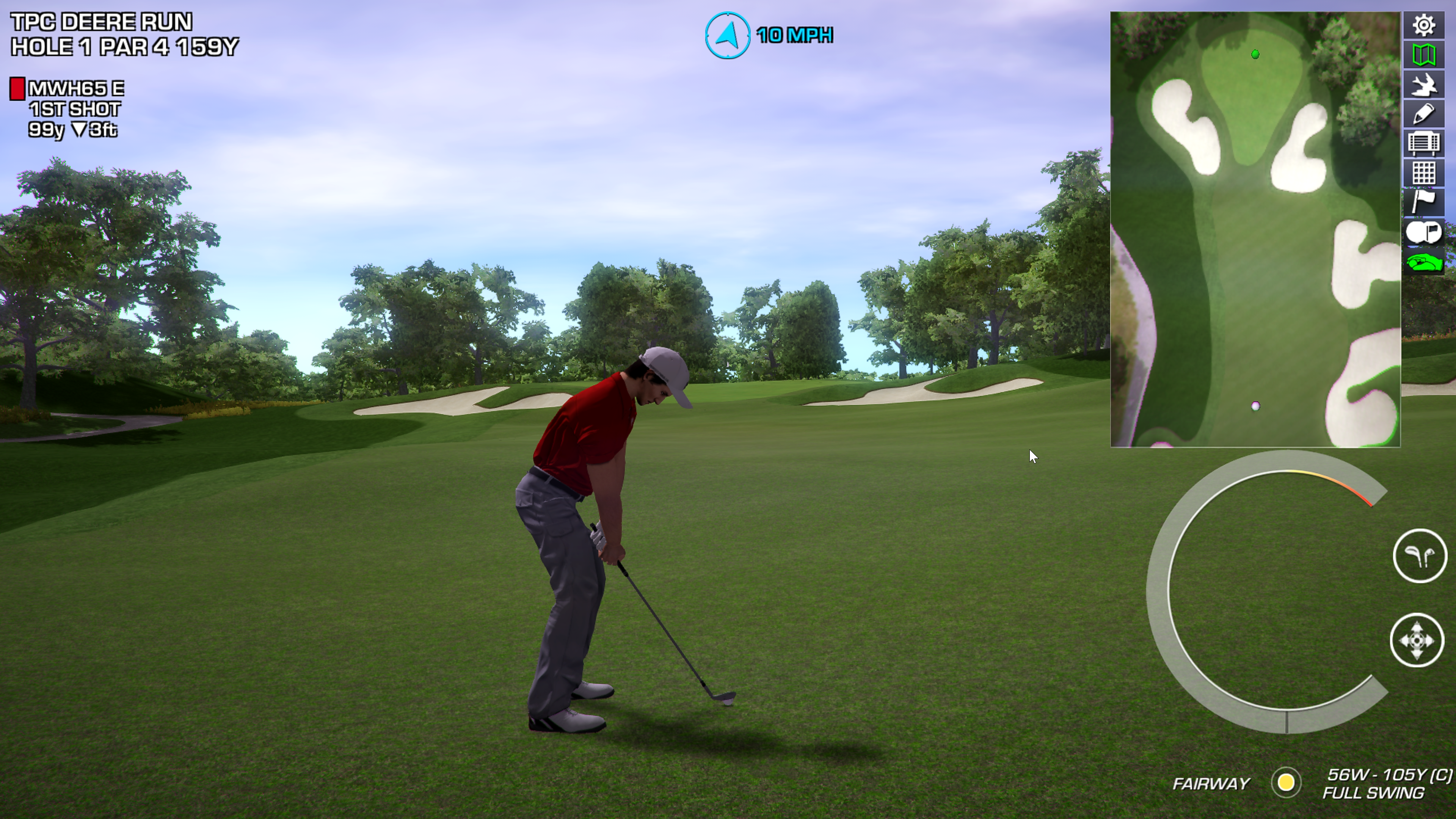This screenshot has width=1456, height=819.
Task: Select the pencil icon
Action: (1423, 114)
